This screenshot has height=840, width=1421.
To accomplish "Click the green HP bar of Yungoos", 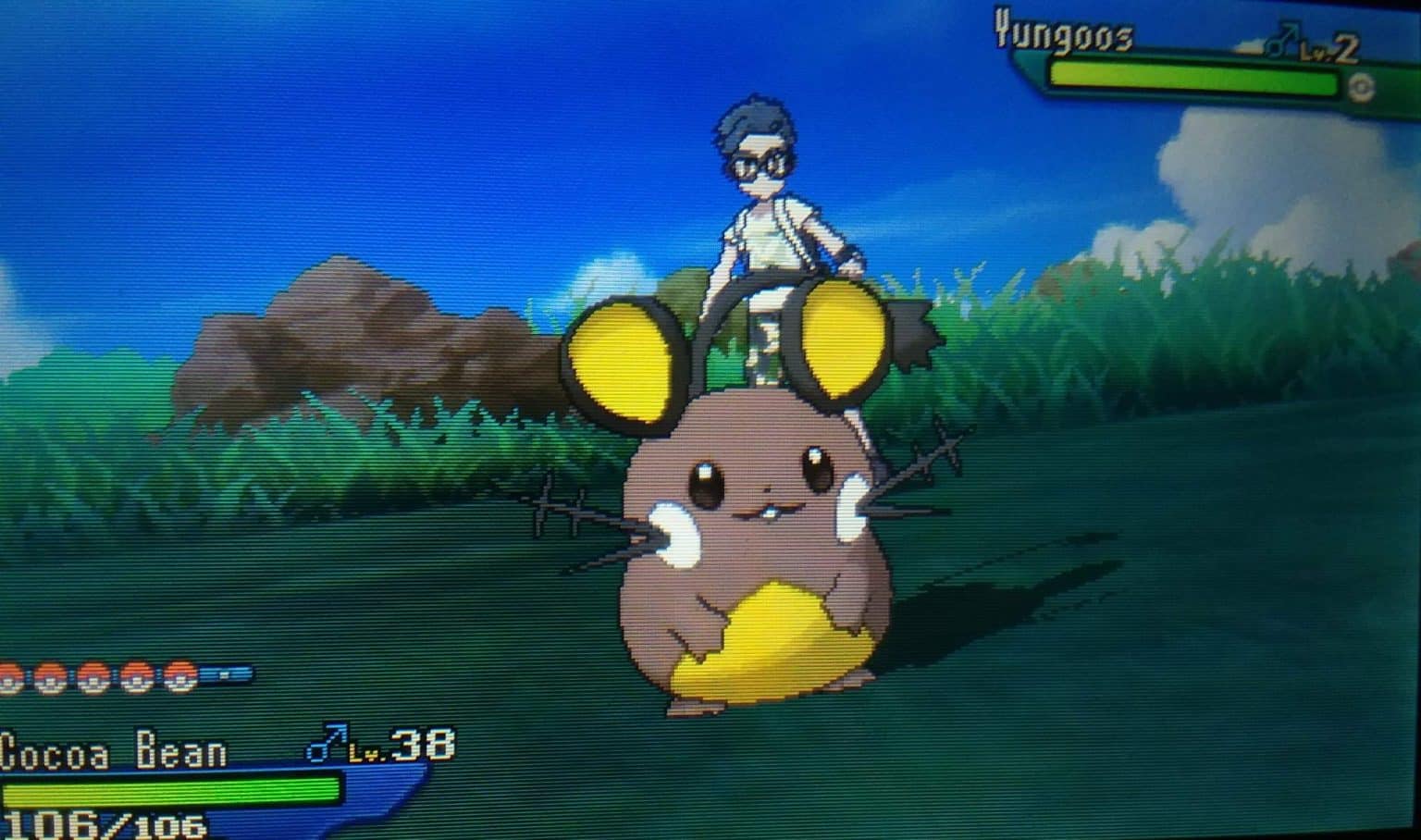I will 1193,79.
